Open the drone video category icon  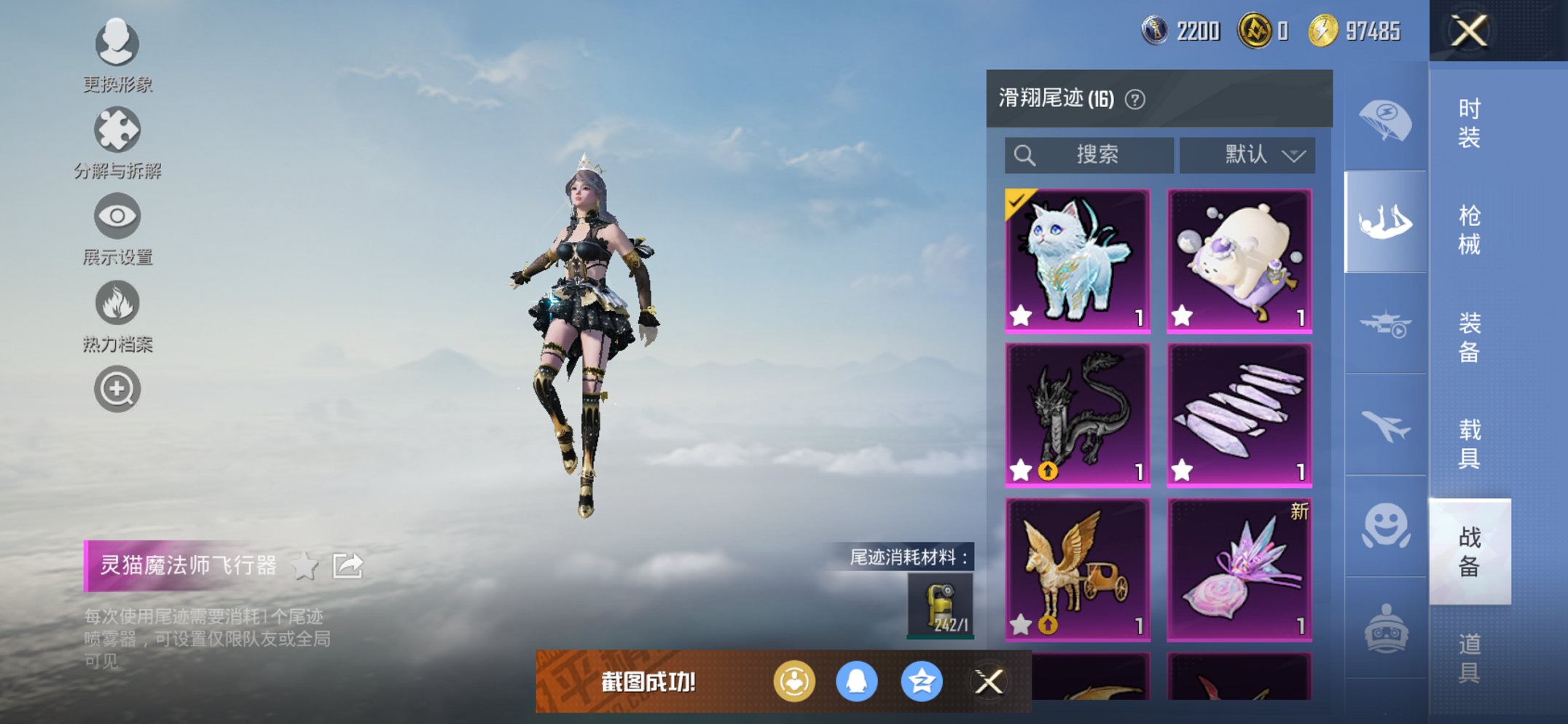(x=1387, y=326)
